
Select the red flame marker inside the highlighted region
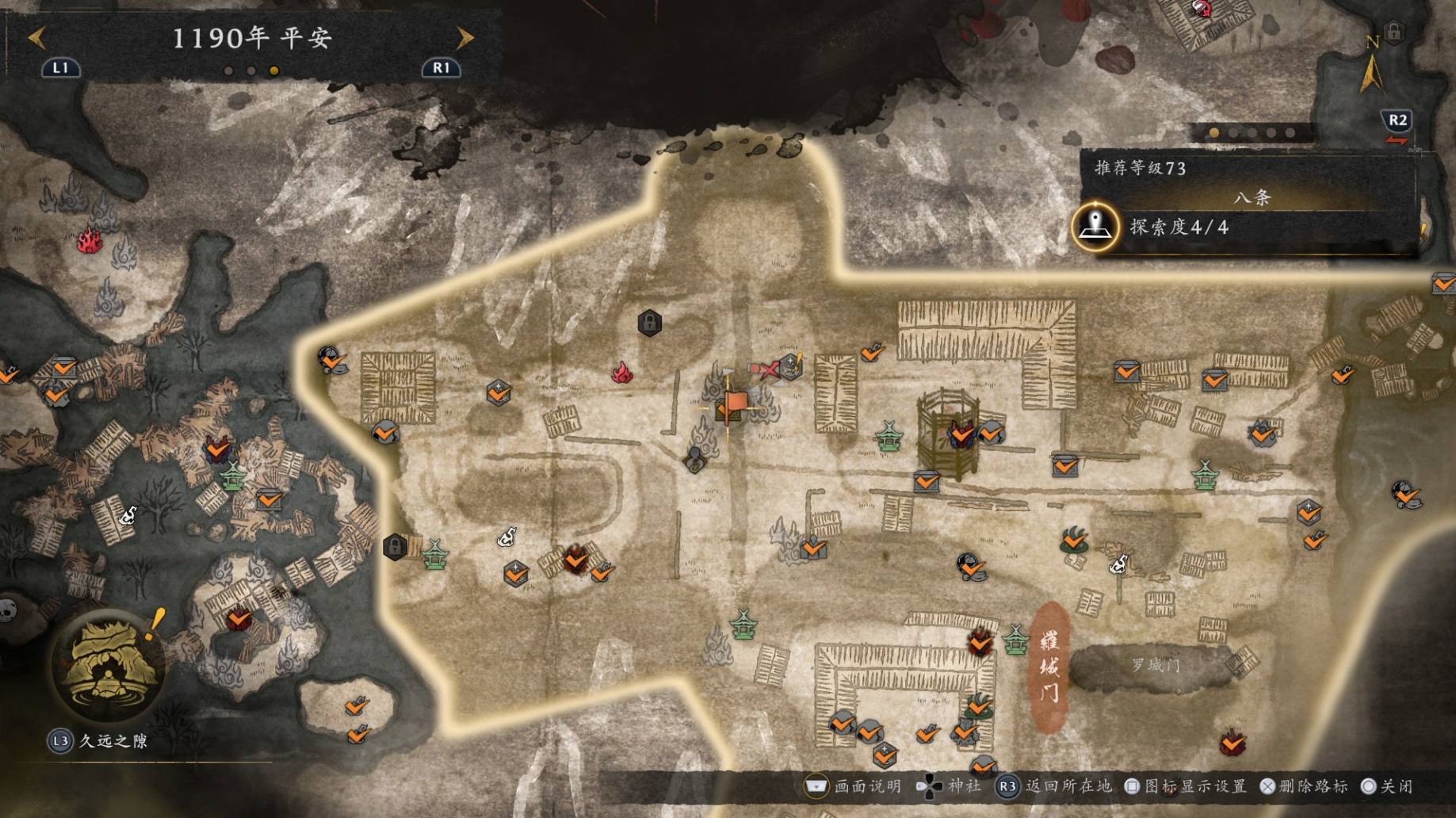(x=622, y=373)
